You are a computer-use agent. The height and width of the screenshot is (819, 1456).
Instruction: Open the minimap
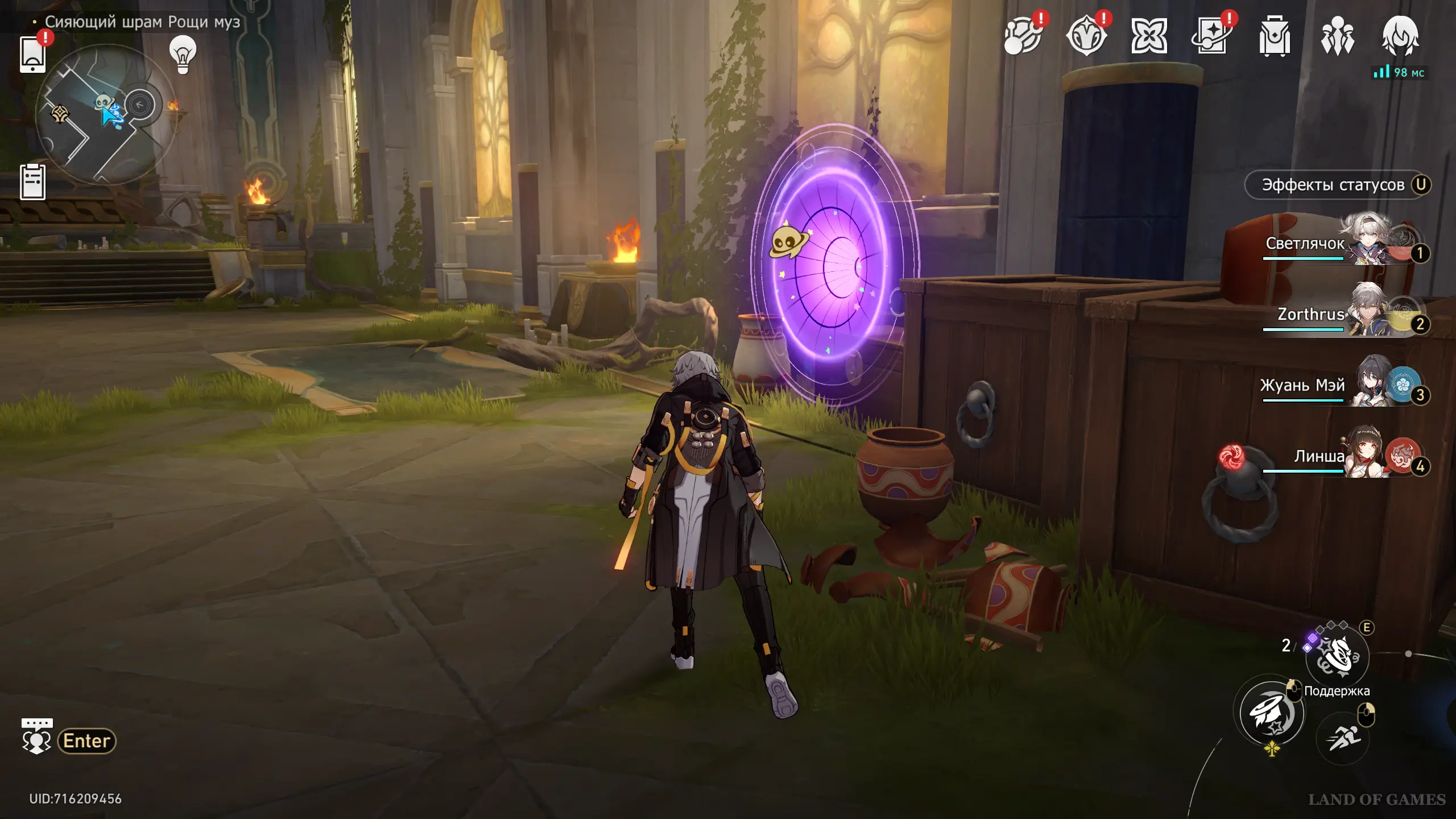pos(105,115)
